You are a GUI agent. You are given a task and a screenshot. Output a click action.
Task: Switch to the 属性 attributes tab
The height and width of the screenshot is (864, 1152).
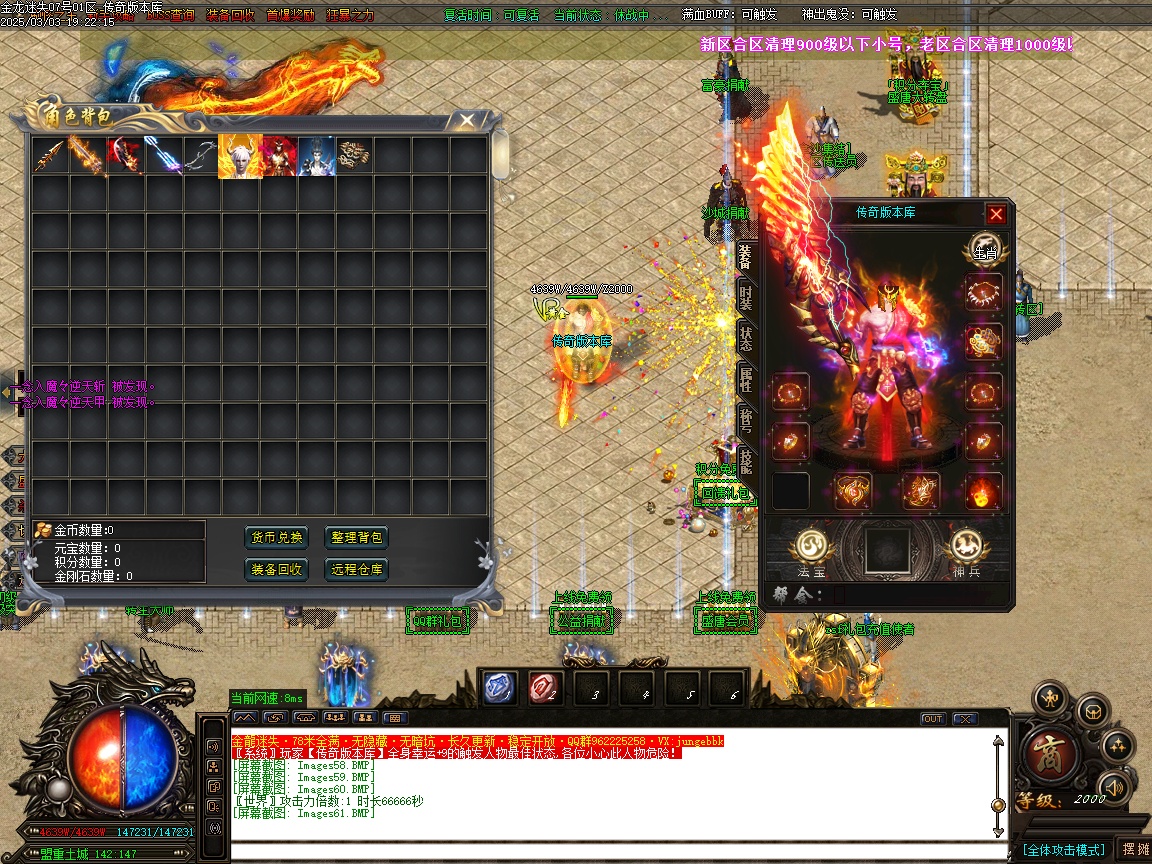coord(746,378)
